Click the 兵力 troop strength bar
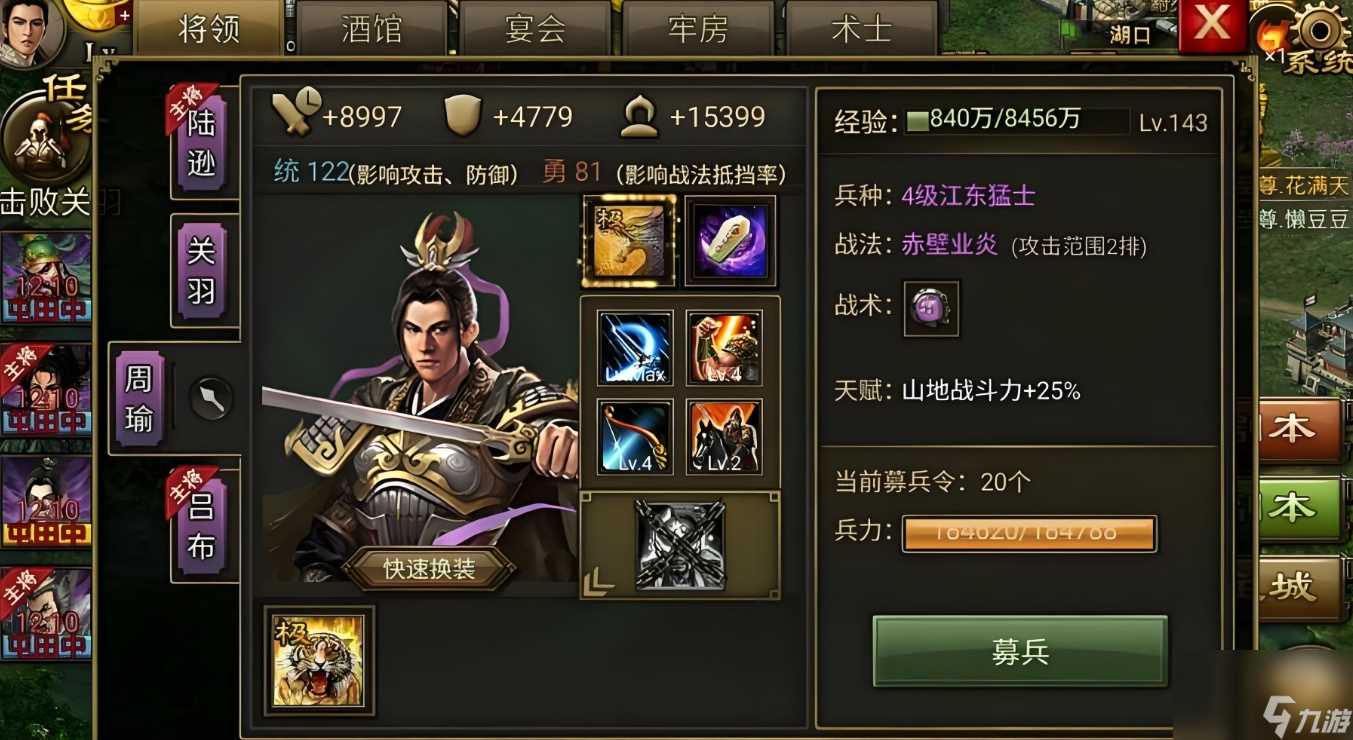Screen dimensions: 1353x740 (x=1030, y=533)
